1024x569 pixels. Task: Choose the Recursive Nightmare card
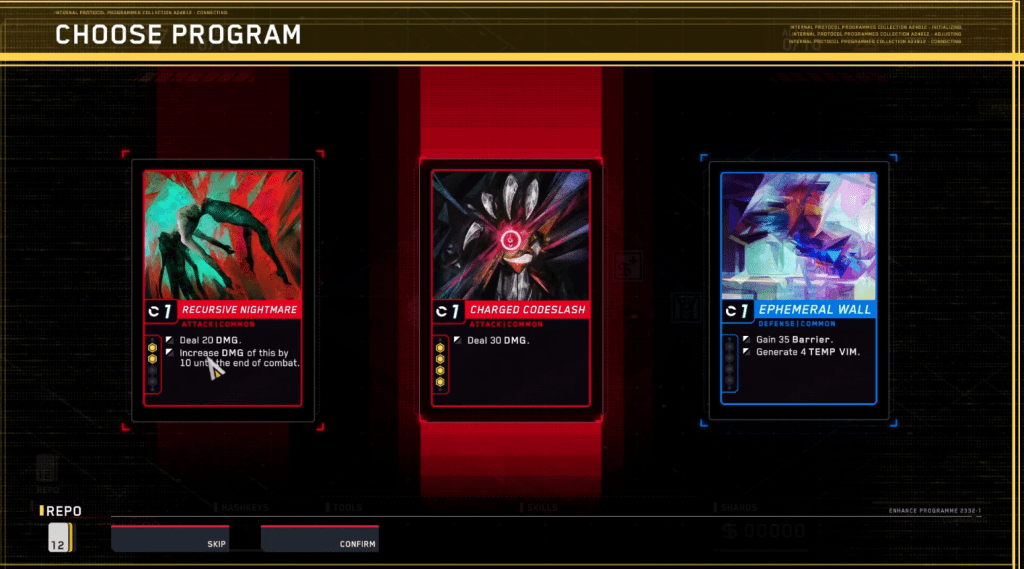point(223,289)
